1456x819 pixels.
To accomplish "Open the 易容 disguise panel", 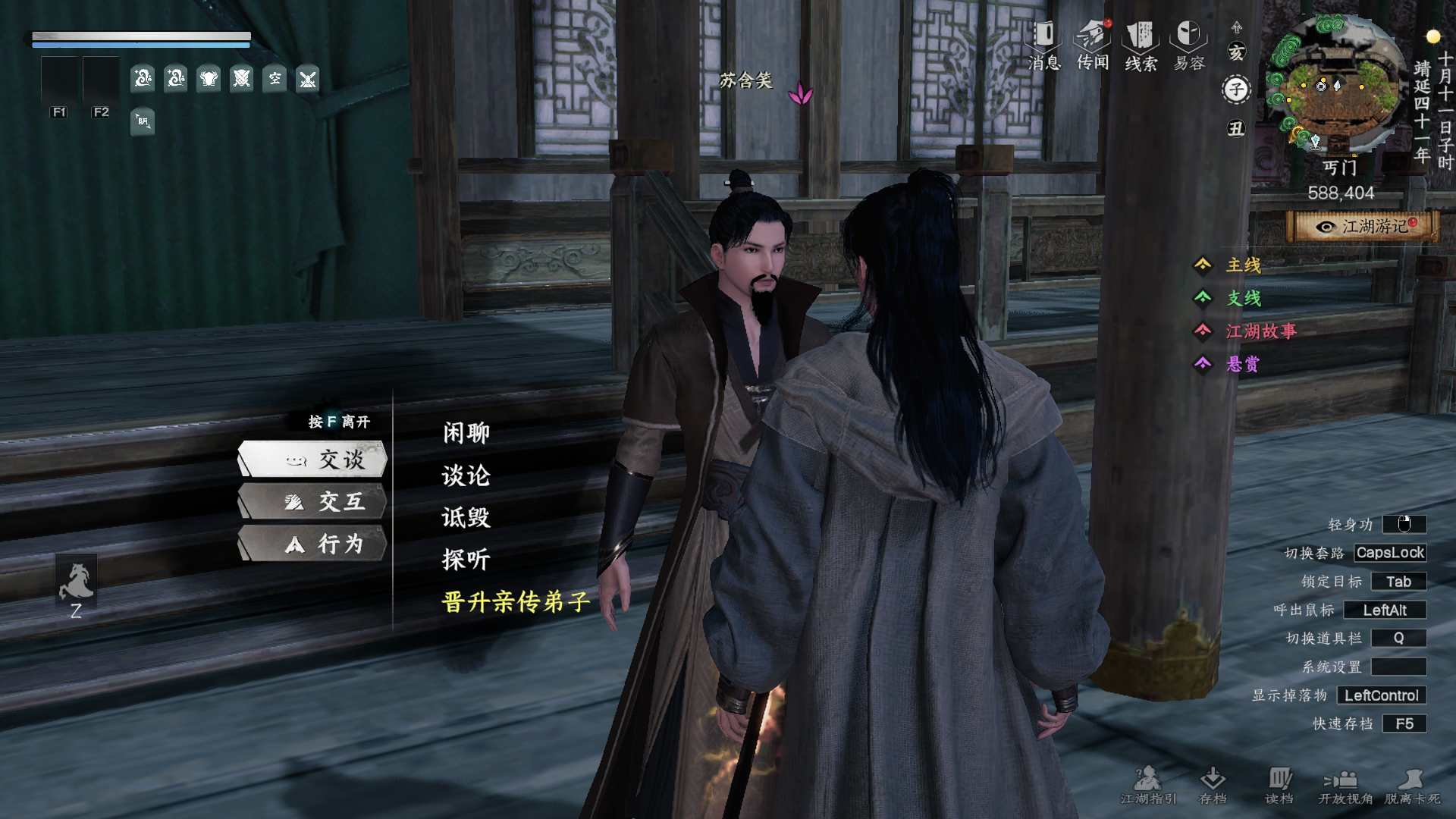I will [x=1189, y=45].
